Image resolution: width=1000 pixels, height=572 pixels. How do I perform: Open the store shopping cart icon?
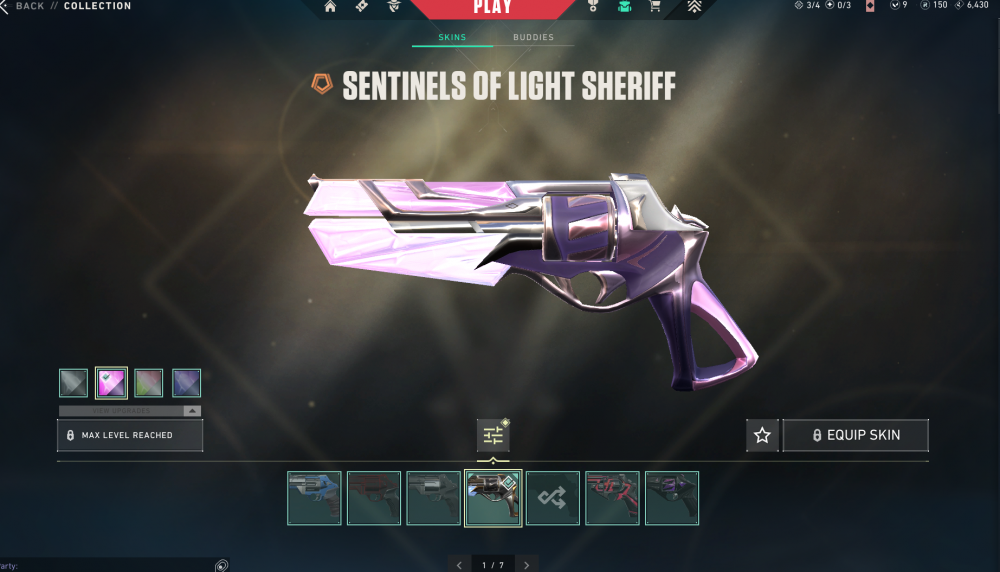(x=655, y=7)
